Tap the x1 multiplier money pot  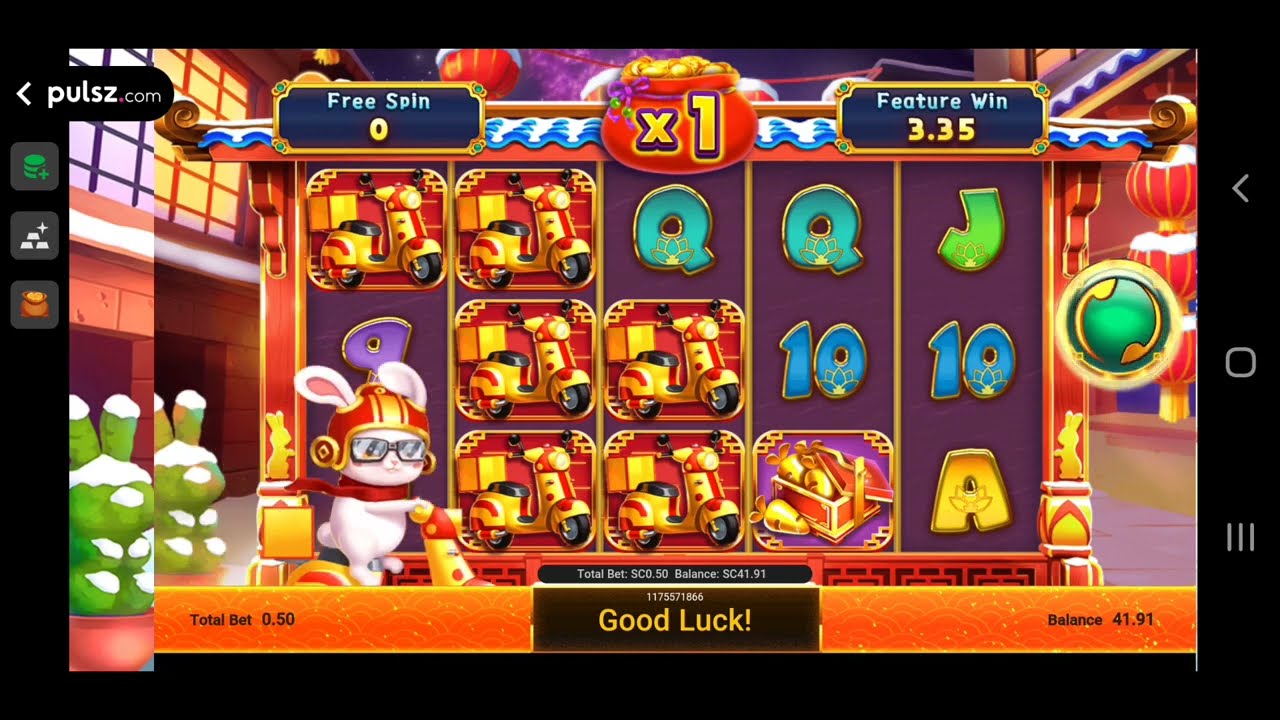676,110
